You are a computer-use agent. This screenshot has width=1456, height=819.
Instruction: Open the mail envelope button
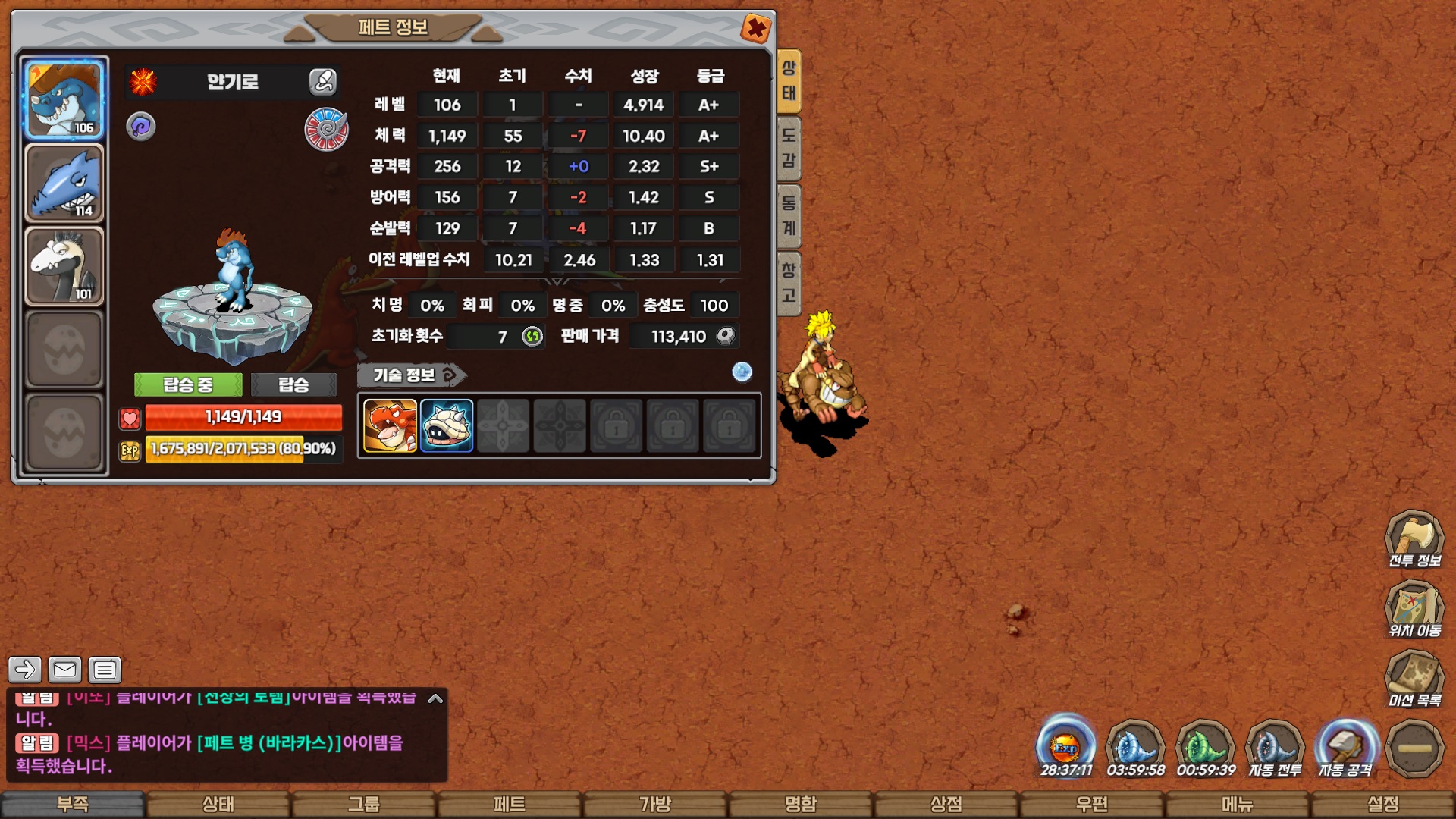click(x=64, y=670)
